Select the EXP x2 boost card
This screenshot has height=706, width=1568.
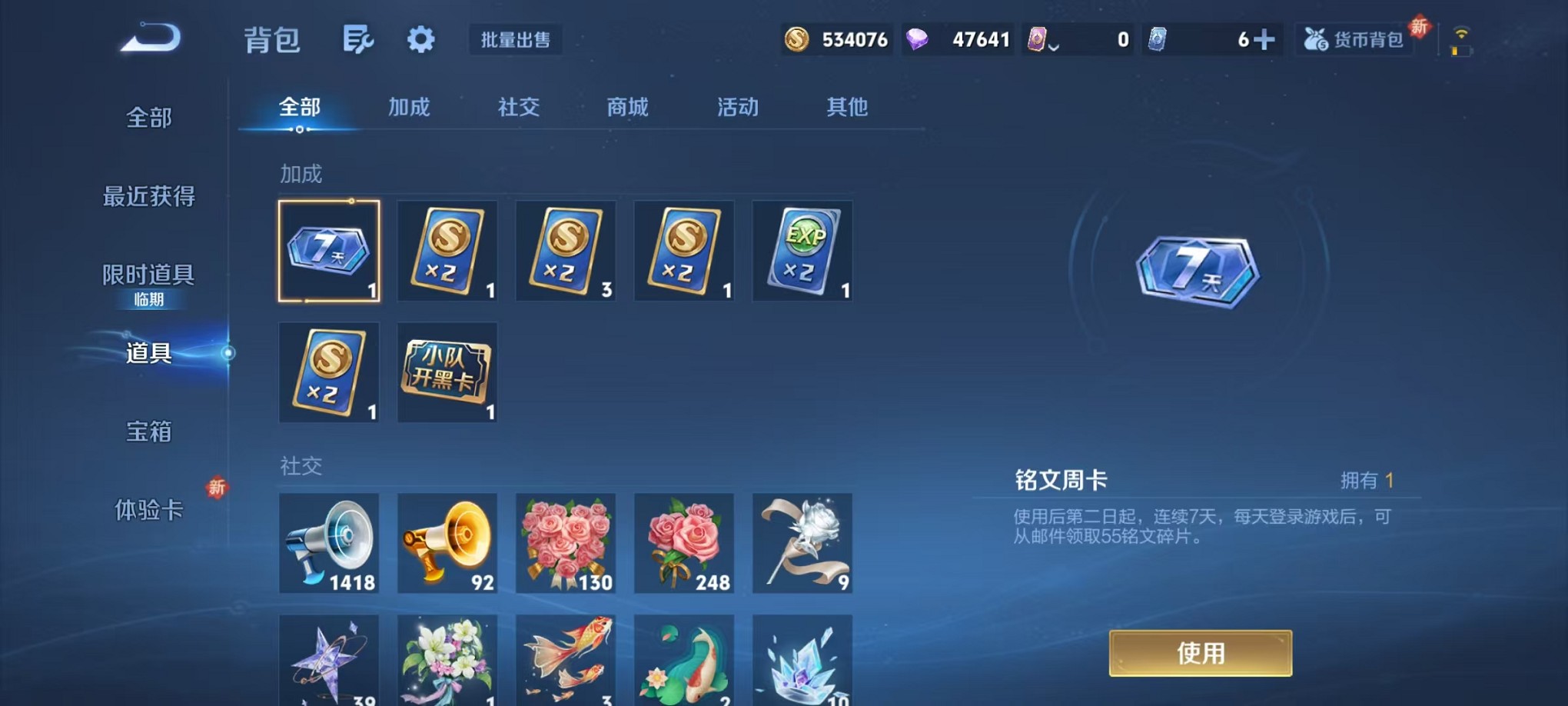point(802,250)
